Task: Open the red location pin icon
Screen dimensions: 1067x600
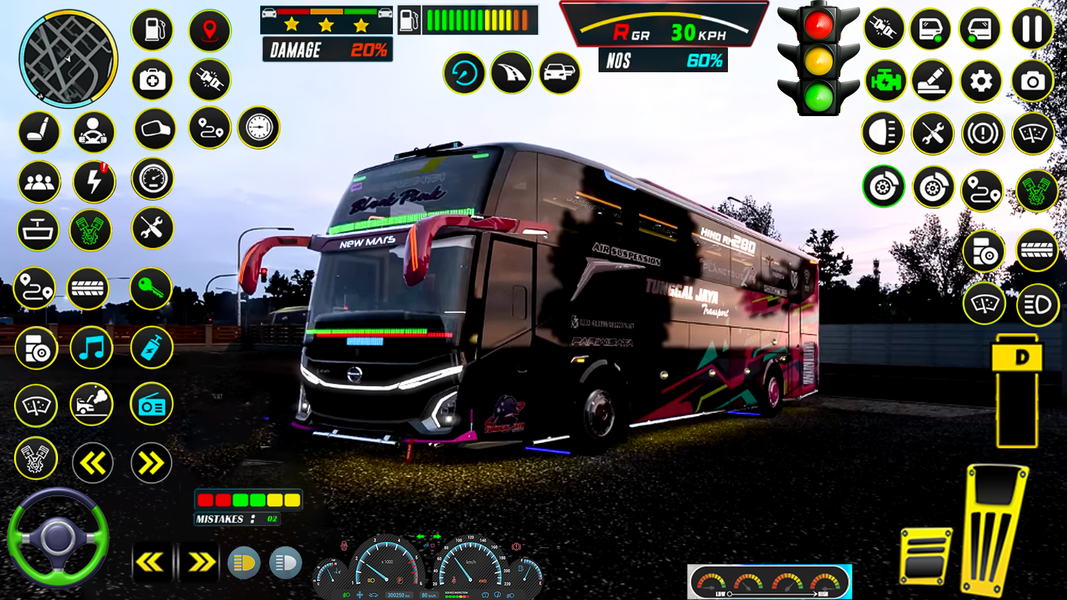Action: point(210,30)
